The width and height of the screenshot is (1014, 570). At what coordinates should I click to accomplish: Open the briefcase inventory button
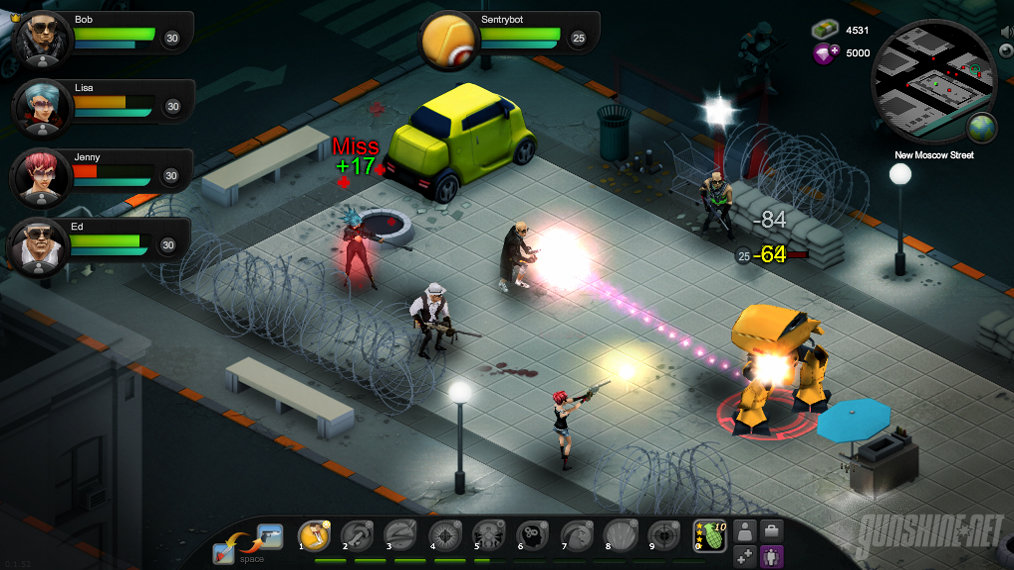[x=772, y=531]
